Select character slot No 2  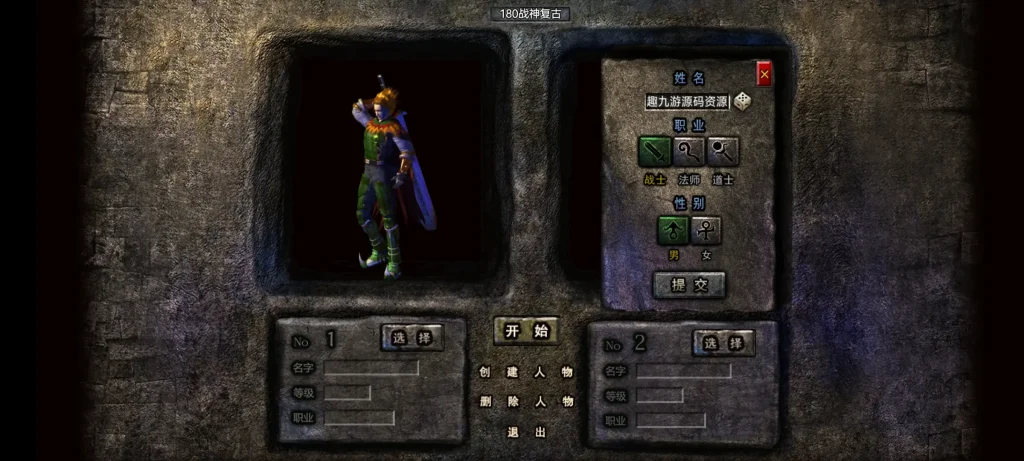click(x=724, y=343)
